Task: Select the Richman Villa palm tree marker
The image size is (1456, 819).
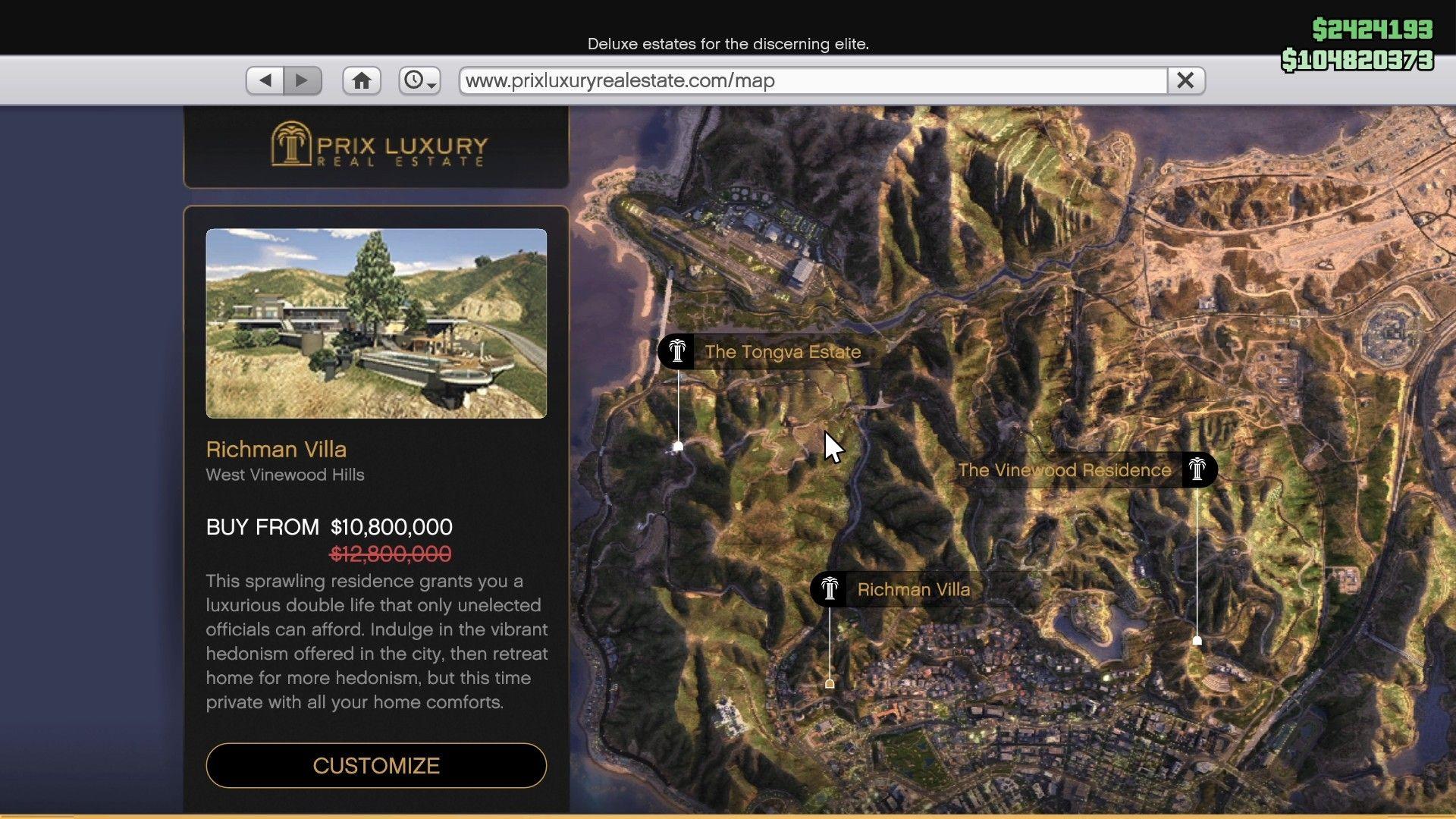Action: [830, 589]
